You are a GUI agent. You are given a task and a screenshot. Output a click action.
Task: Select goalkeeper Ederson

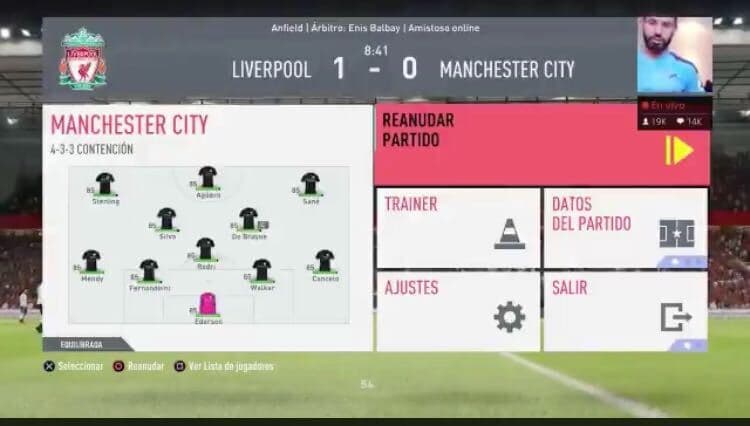(x=208, y=305)
